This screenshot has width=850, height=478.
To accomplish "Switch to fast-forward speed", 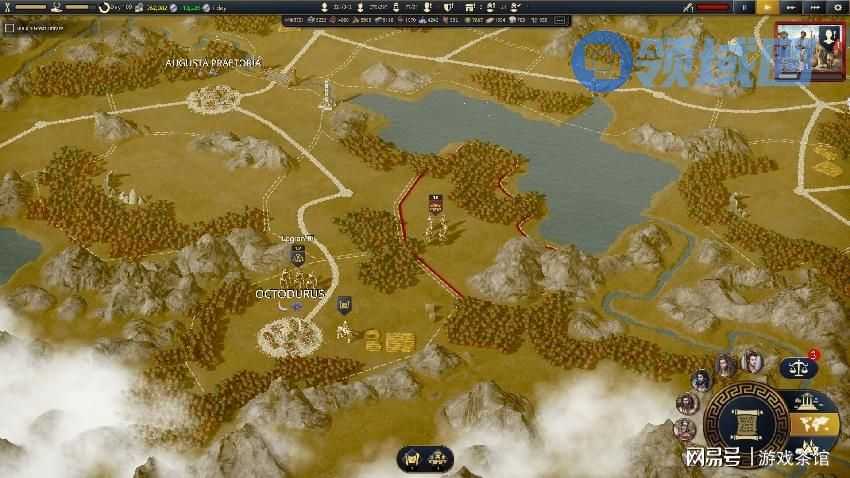I will point(791,7).
